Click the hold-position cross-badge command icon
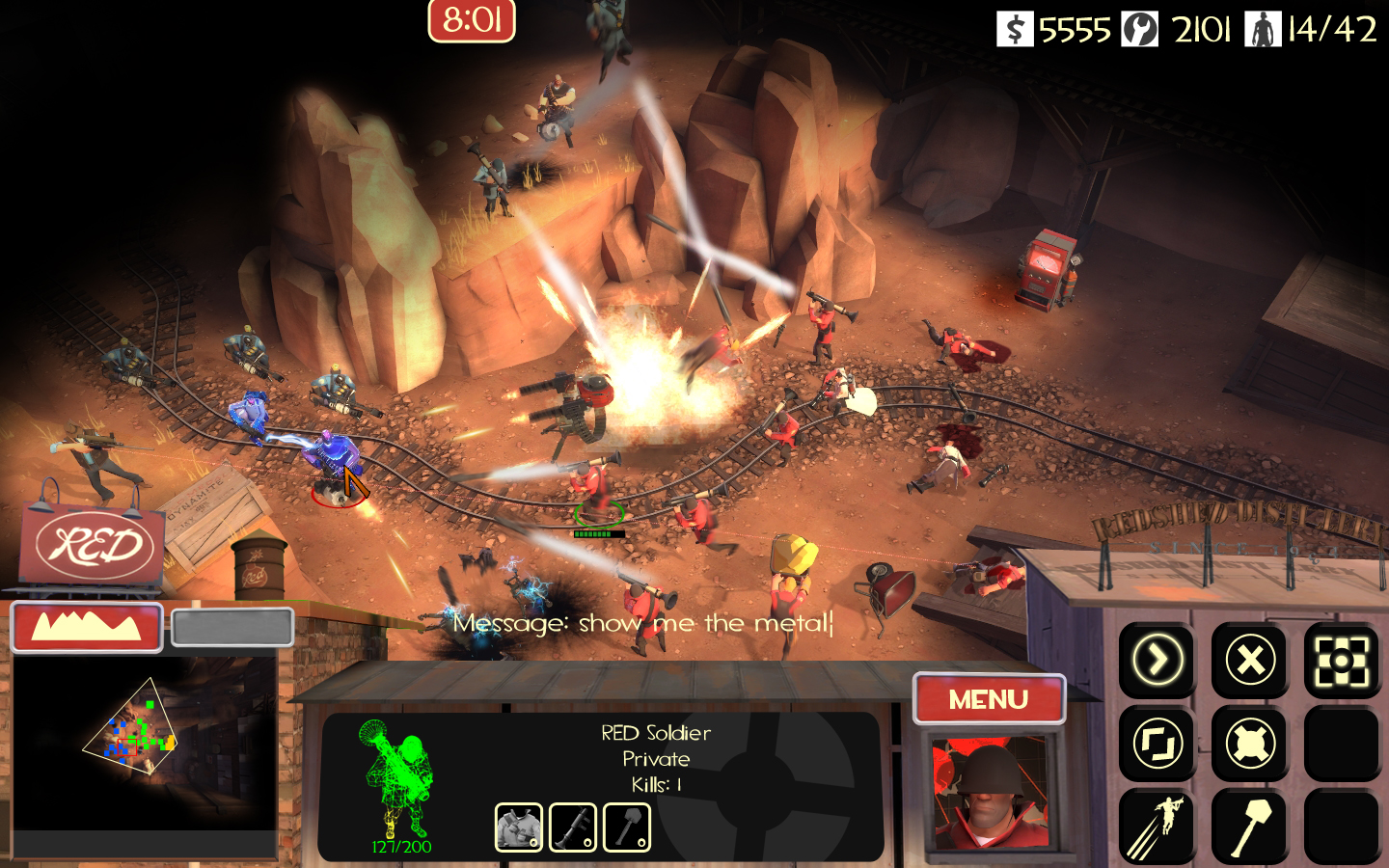The height and width of the screenshot is (868, 1389). click(1250, 744)
